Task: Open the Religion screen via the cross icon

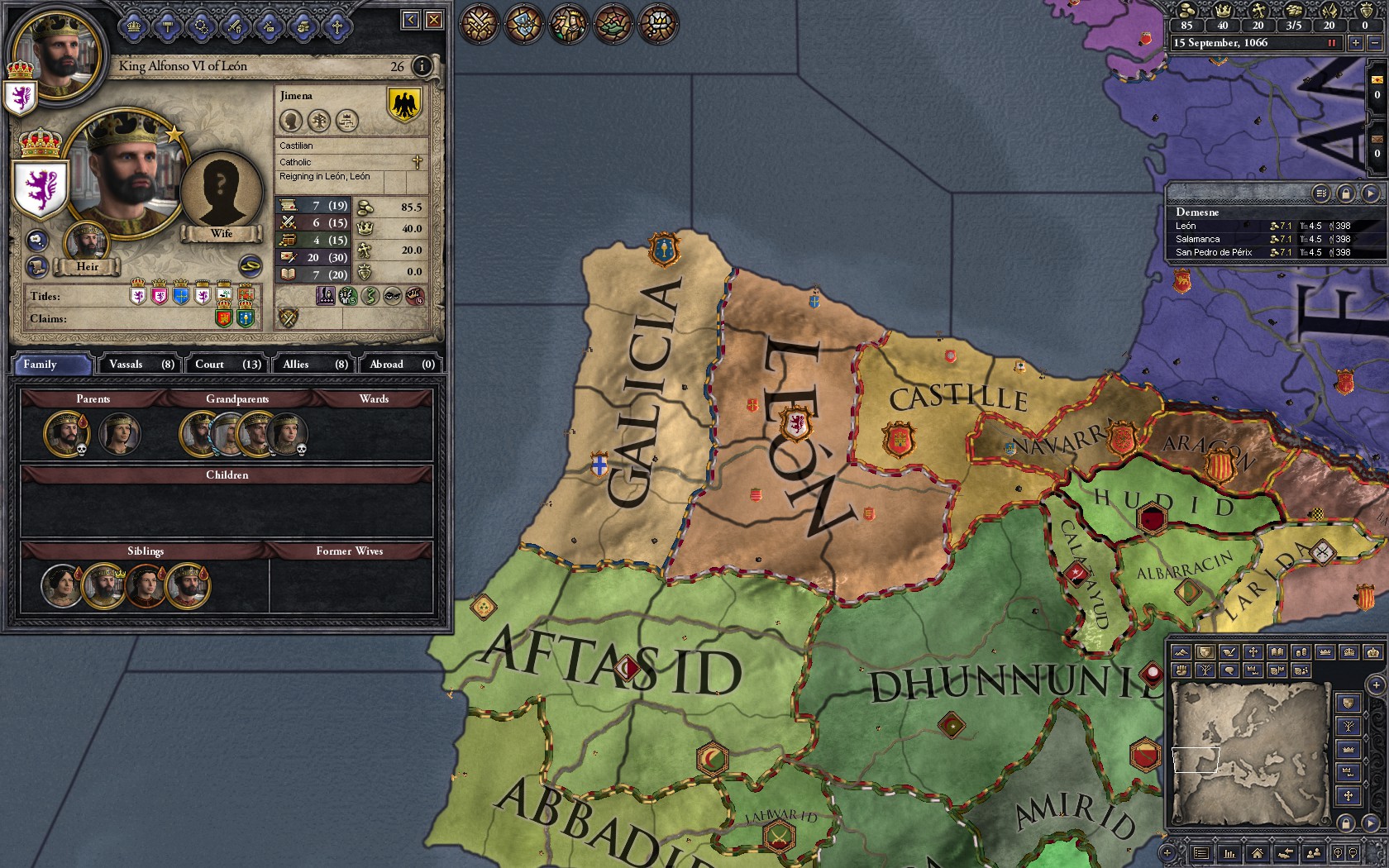Action: (x=337, y=26)
